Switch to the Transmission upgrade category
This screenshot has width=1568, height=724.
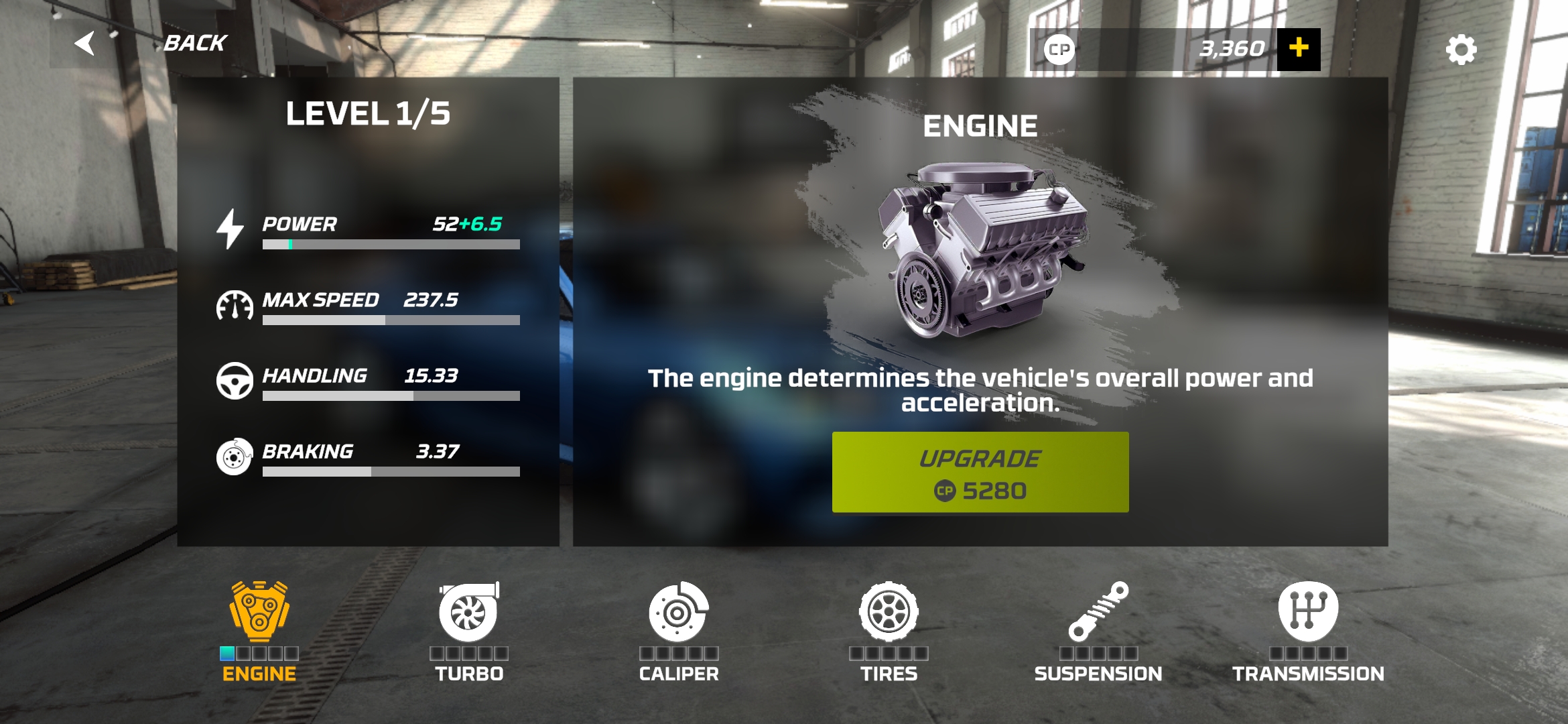point(1308,630)
